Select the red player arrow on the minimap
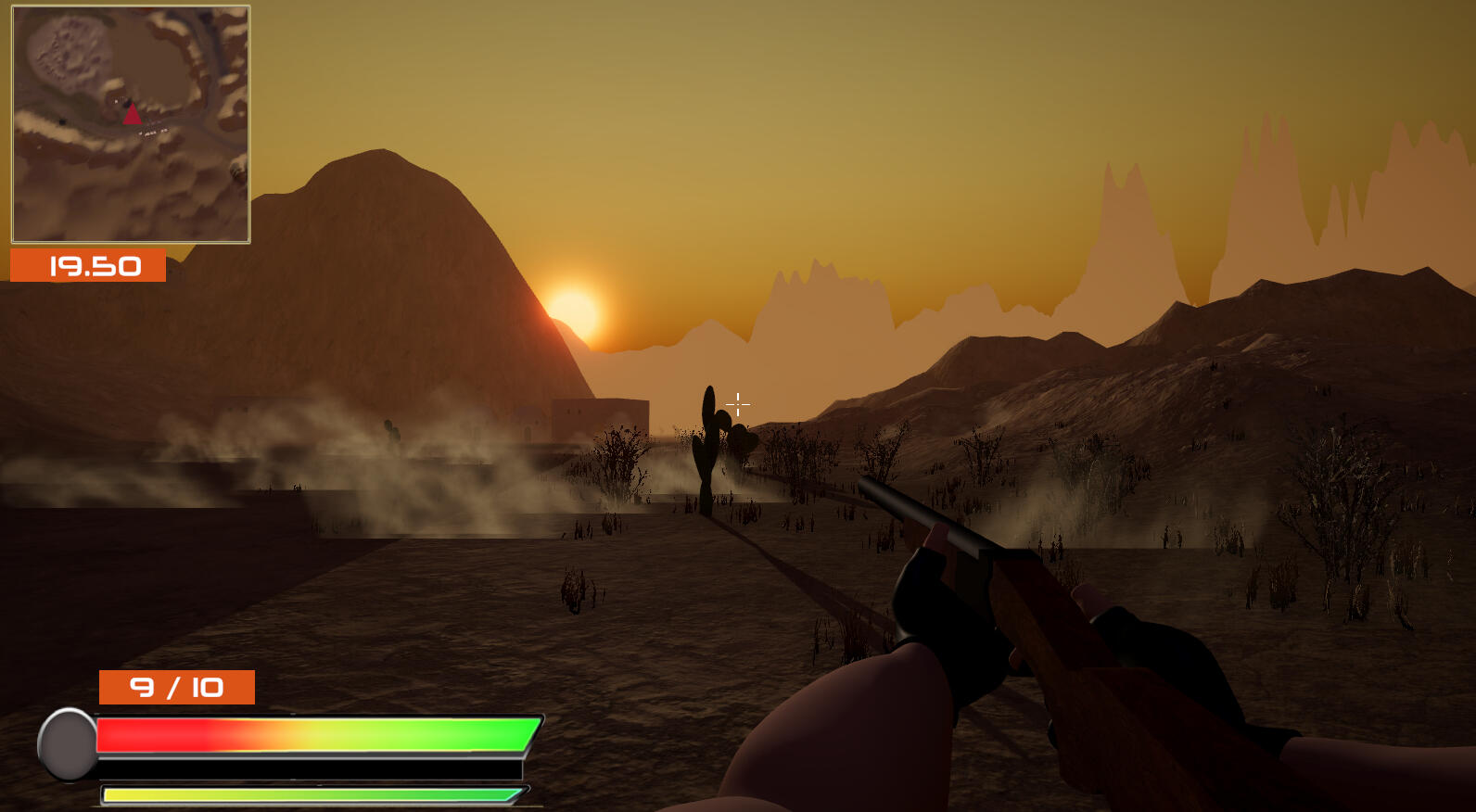This screenshot has height=812, width=1476. [132, 114]
